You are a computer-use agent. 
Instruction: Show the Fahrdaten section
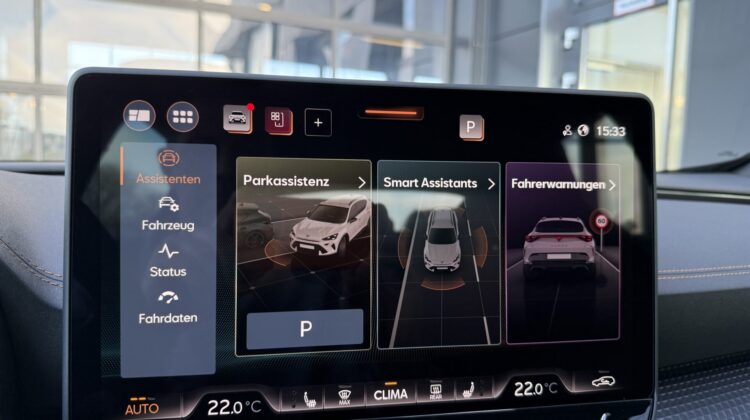(168, 306)
